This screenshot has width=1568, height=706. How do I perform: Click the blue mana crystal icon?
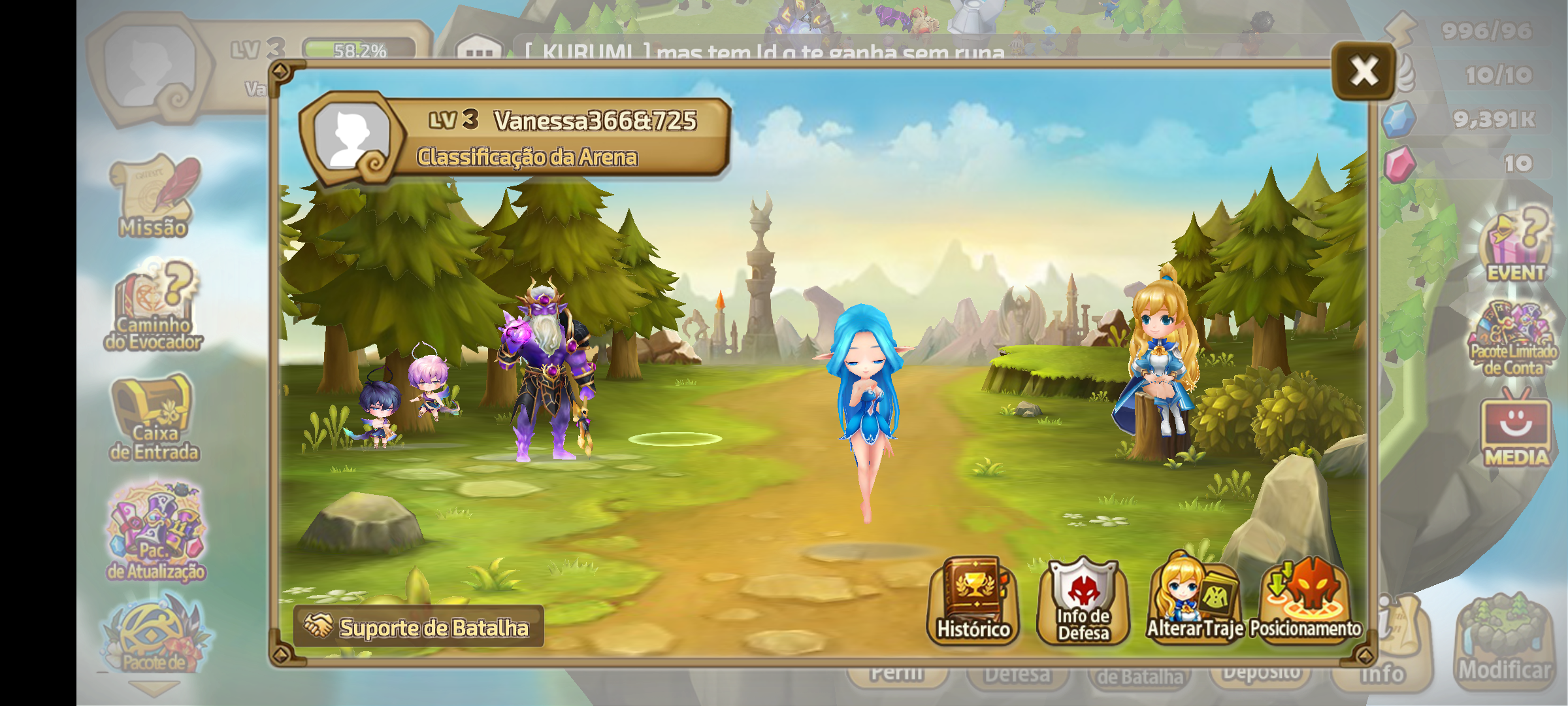point(1399,119)
